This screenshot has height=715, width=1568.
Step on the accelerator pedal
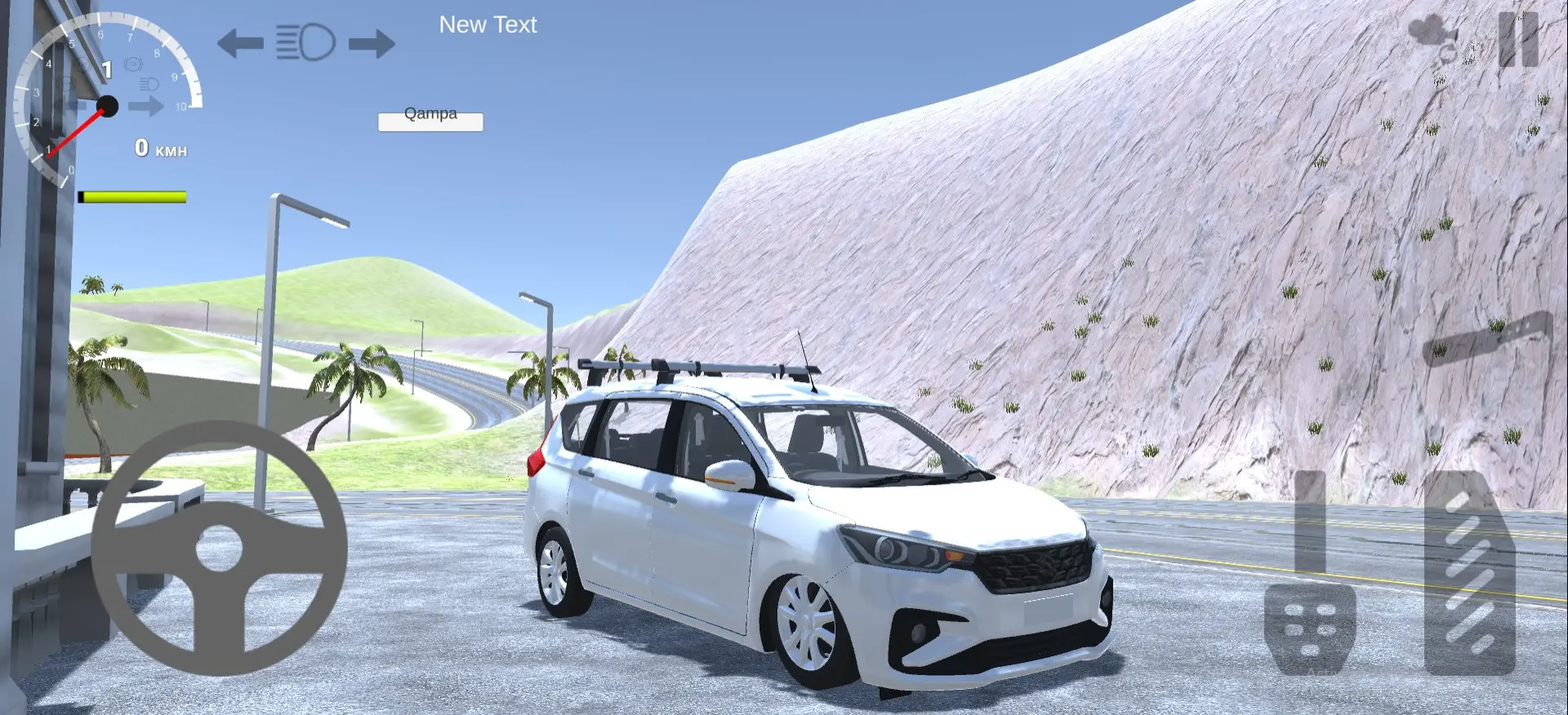tap(1469, 574)
